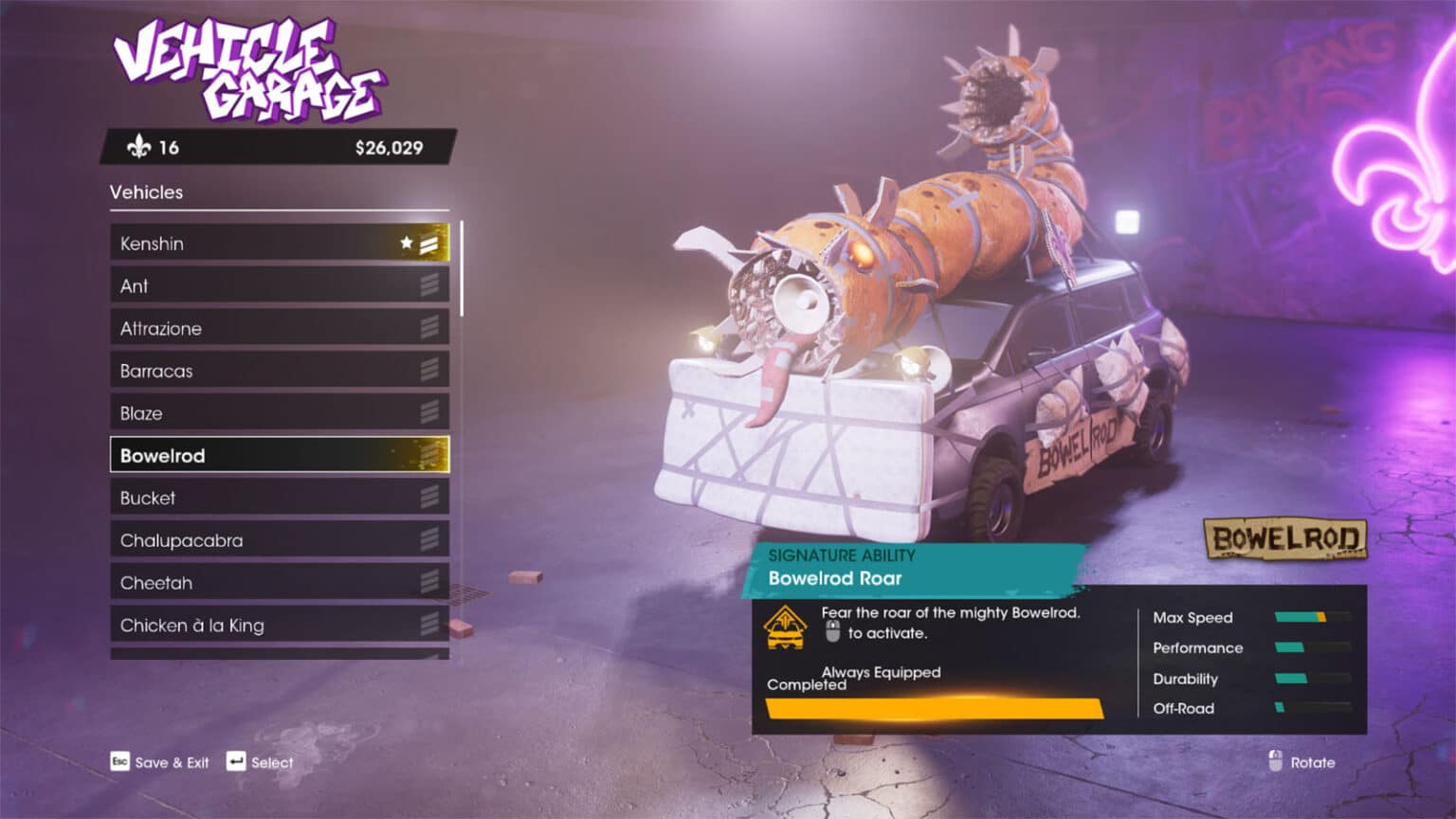The height and width of the screenshot is (819, 1456).
Task: Select the Chicken à la King vehicle
Action: click(279, 626)
